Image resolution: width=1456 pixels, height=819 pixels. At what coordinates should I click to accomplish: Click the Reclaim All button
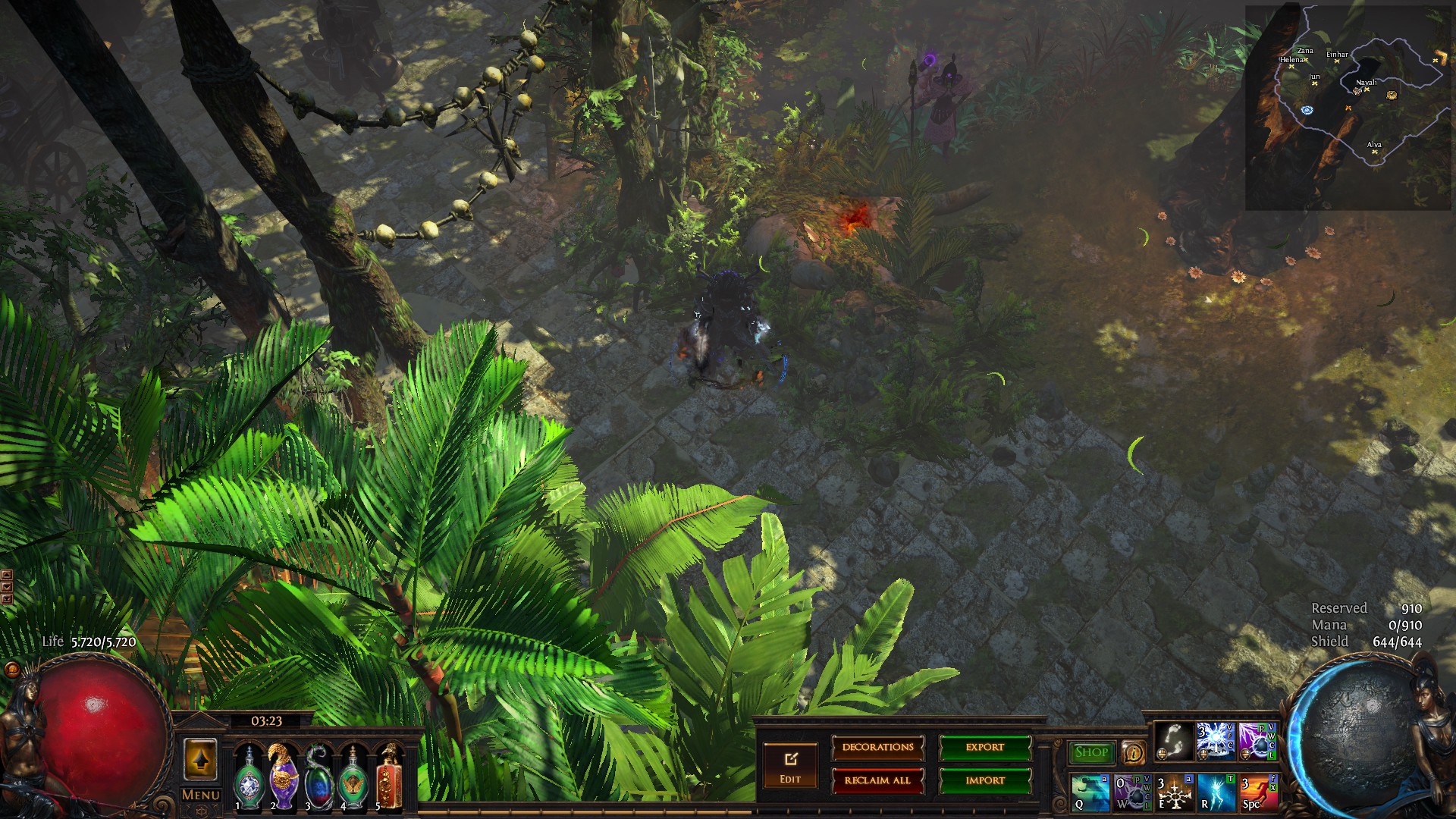click(x=877, y=780)
